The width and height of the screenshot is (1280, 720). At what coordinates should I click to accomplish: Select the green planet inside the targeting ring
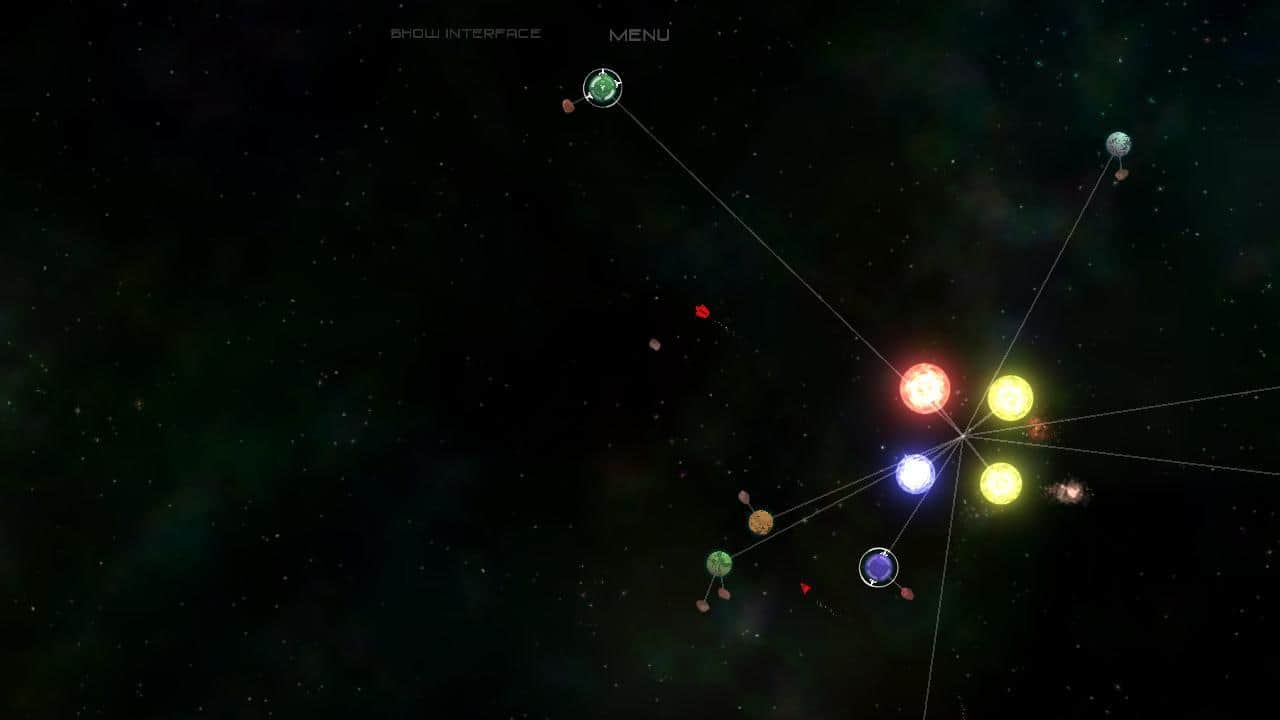603,88
